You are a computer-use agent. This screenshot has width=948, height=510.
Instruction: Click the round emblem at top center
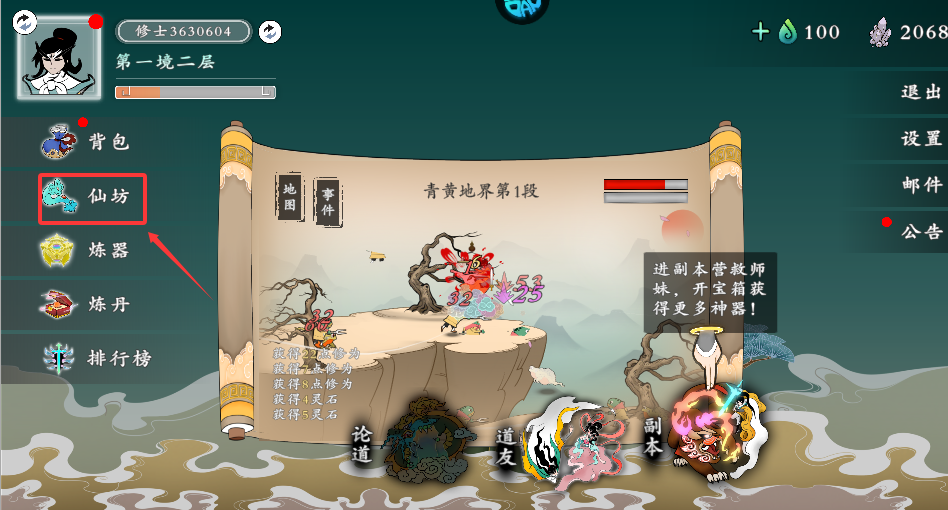[x=521, y=8]
